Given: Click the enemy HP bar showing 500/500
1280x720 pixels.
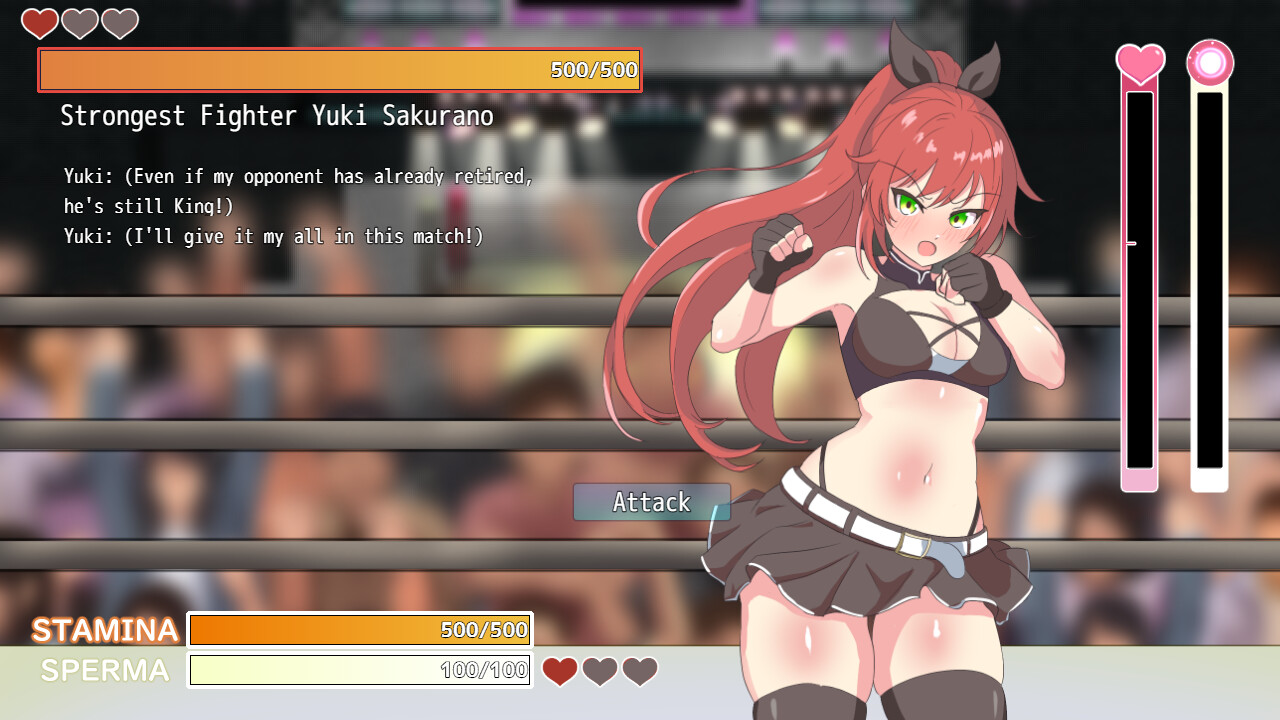Looking at the screenshot, I should [x=339, y=70].
